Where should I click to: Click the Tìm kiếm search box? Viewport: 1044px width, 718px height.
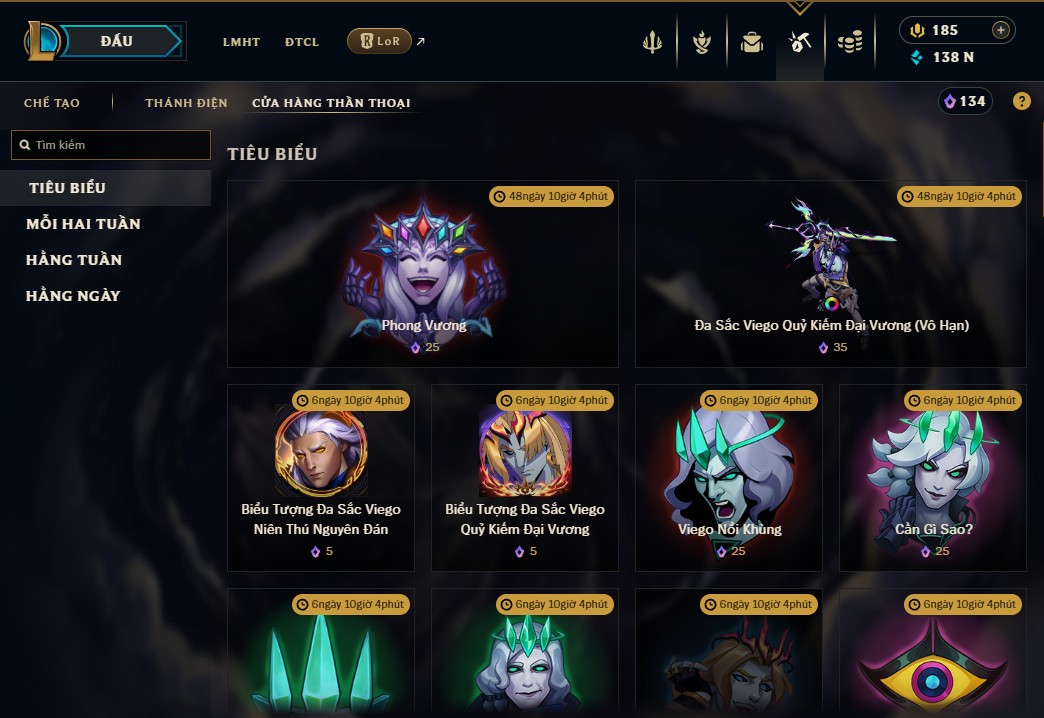coord(111,145)
